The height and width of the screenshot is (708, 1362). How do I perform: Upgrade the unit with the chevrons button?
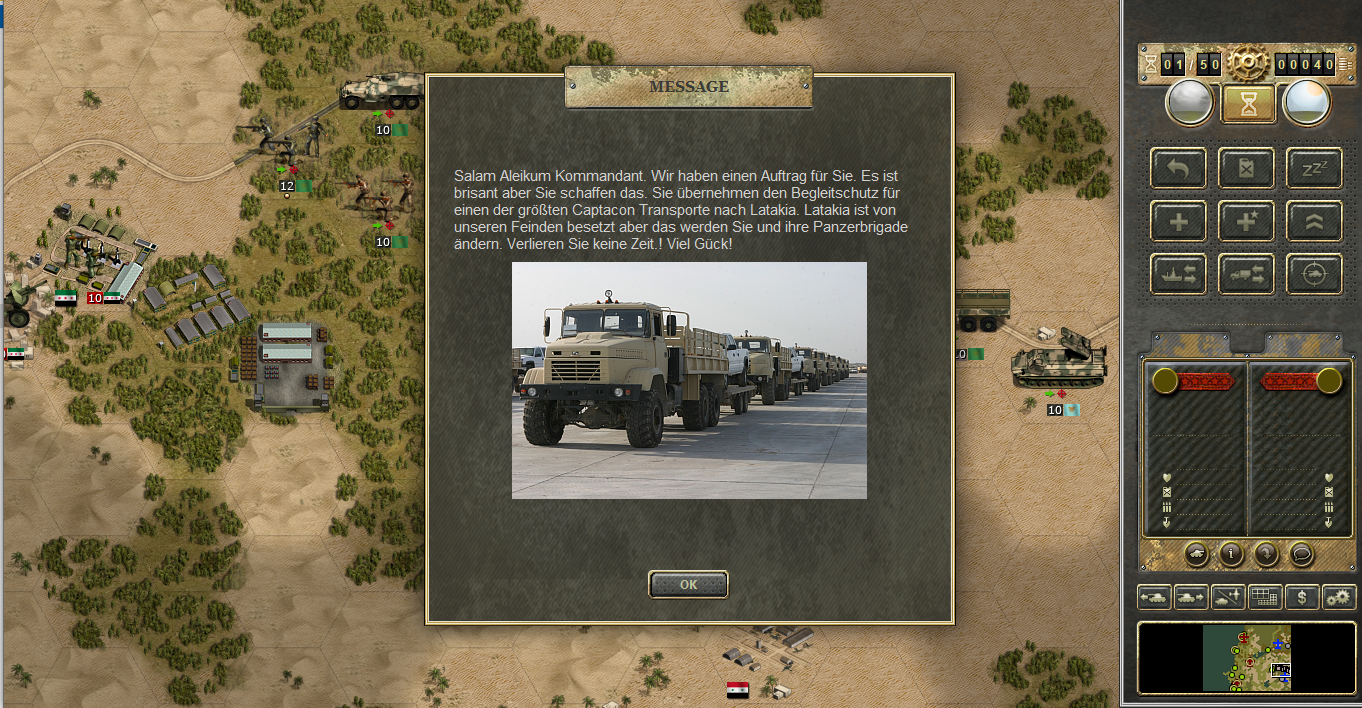click(x=1314, y=221)
